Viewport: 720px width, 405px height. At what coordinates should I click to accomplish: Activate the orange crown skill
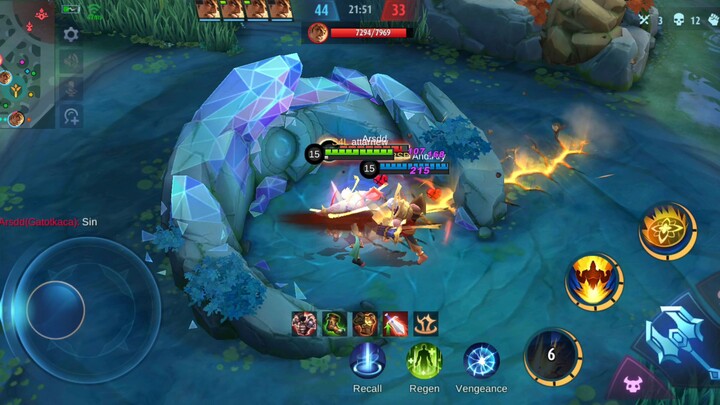pyautogui.click(x=595, y=281)
